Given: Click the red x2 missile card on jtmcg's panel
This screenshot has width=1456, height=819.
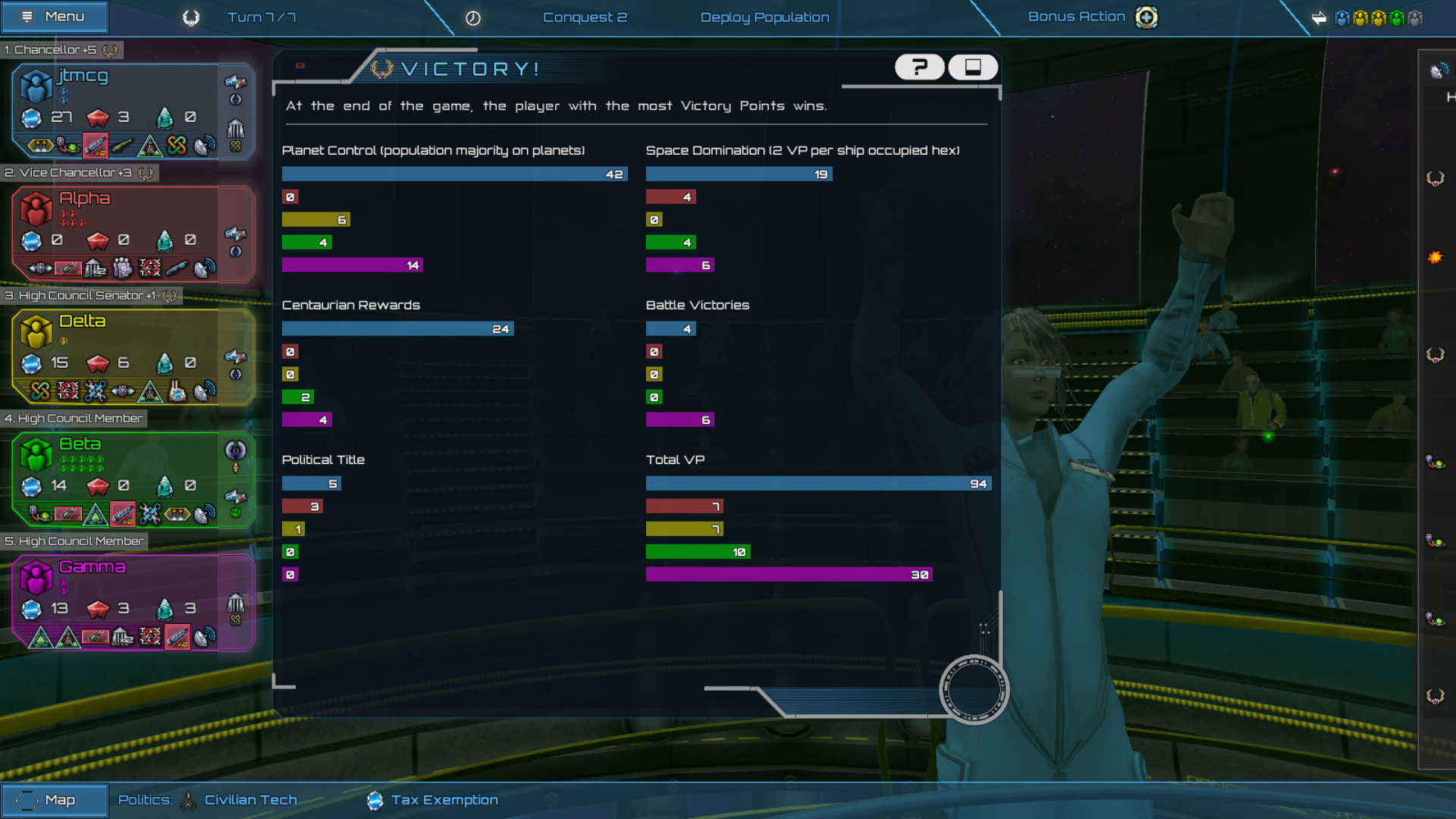Looking at the screenshot, I should click(95, 146).
